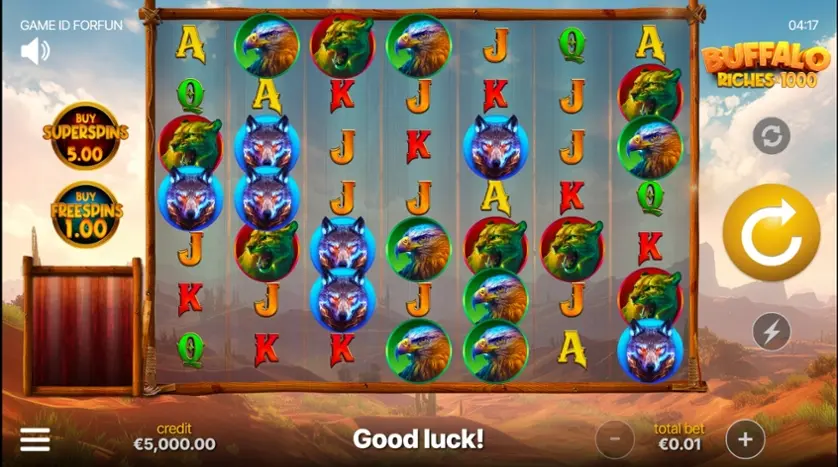Spin the reels with the yellow button

point(771,232)
